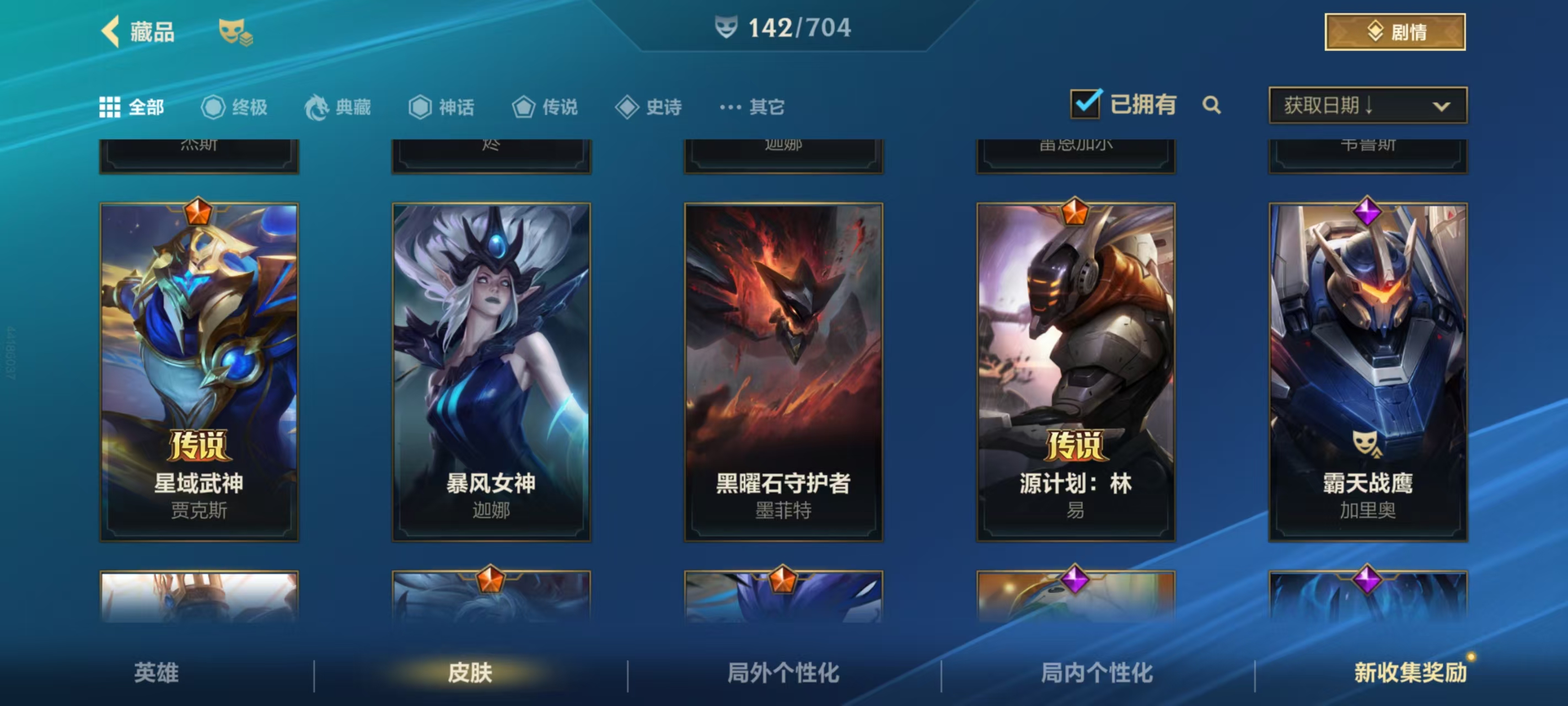Screen dimensions: 1568x706
Task: Open the 新收集奖励 rewards tab
Action: tap(1410, 672)
